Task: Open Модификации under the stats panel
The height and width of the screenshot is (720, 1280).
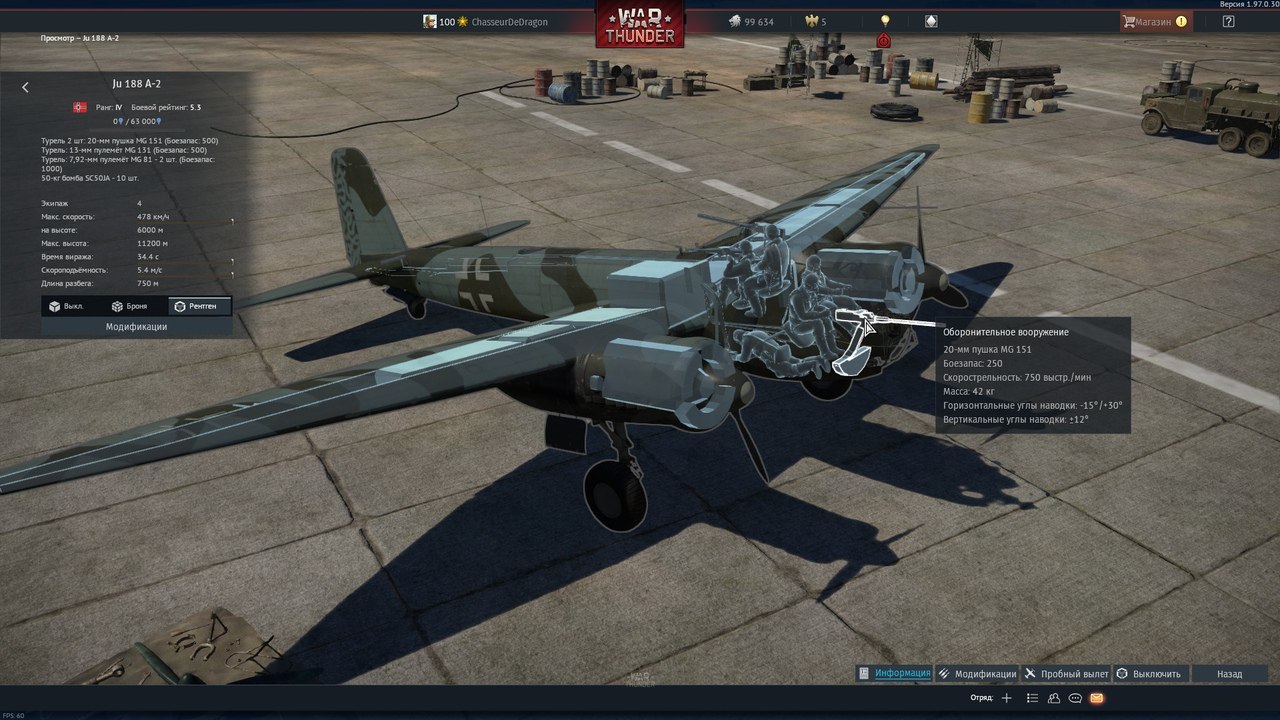Action: point(137,327)
